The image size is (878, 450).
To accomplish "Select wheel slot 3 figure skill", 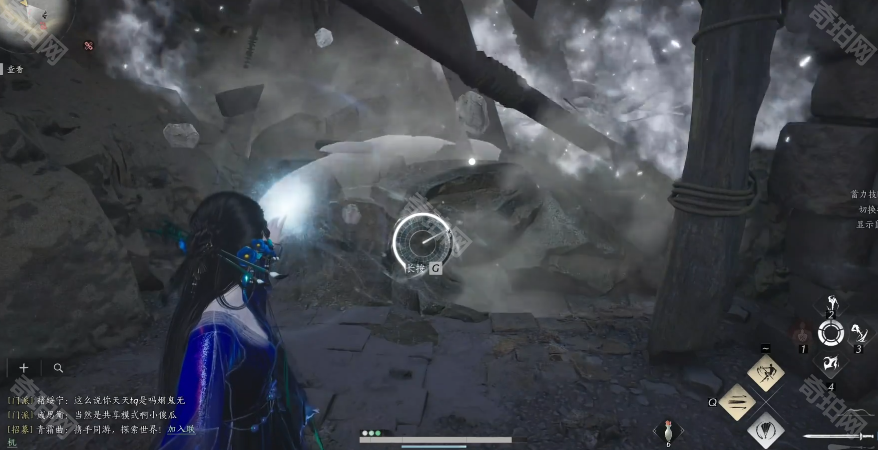I will [x=858, y=332].
